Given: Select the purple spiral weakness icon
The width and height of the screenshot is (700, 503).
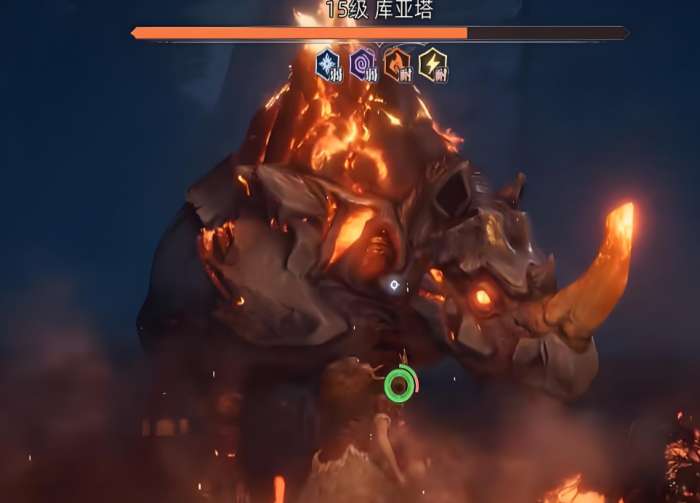Looking at the screenshot, I should (x=363, y=65).
